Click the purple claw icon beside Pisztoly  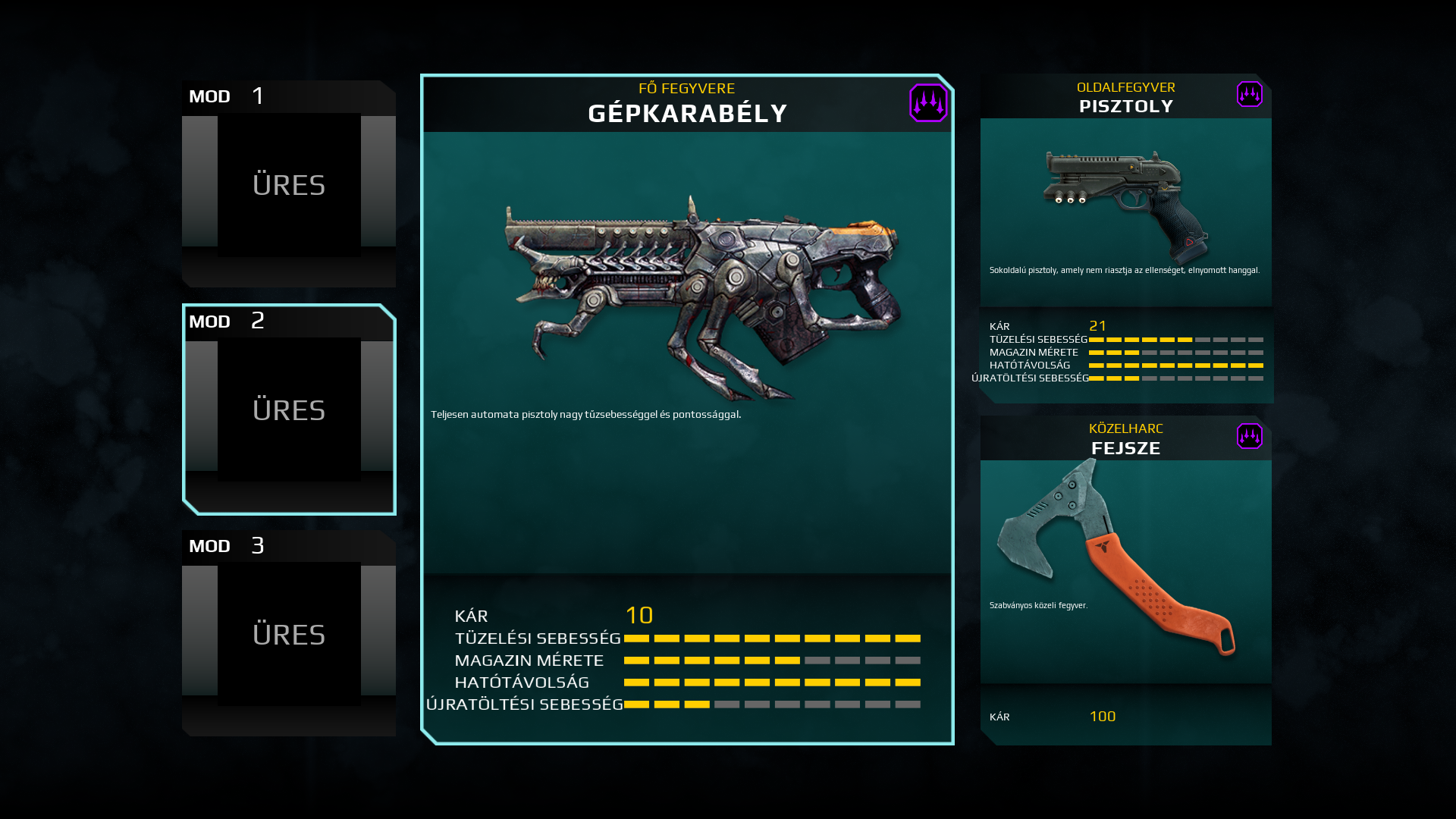coord(1249,95)
